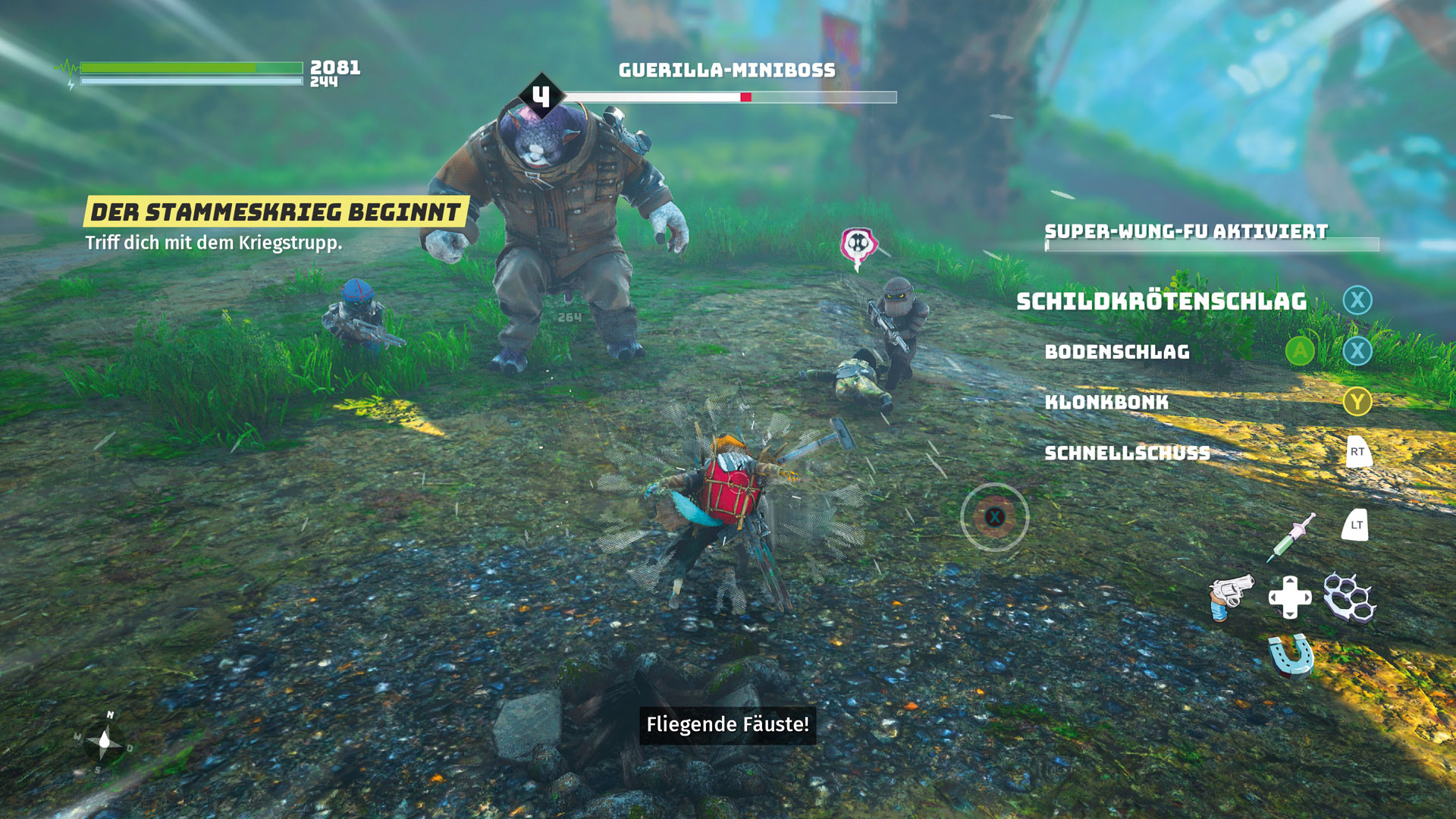Click the compass in the corner
Viewport: 1456px width, 819px height.
(104, 741)
